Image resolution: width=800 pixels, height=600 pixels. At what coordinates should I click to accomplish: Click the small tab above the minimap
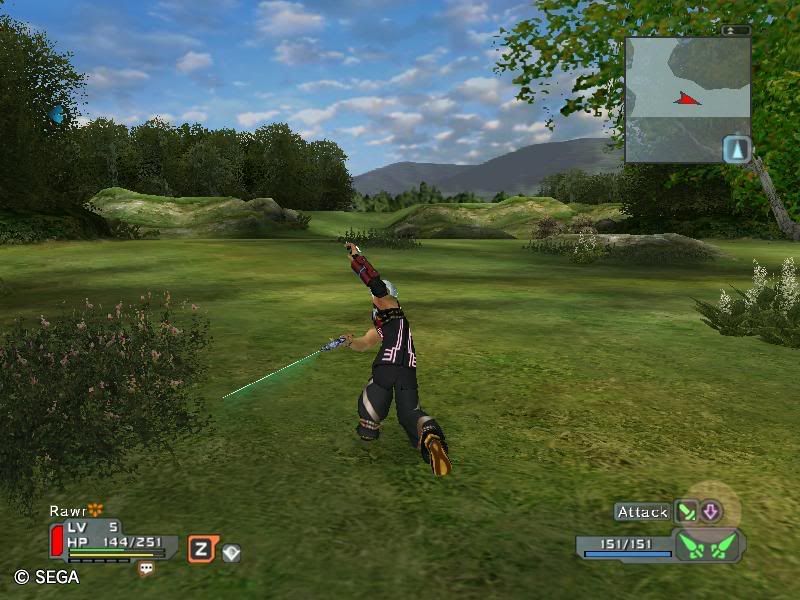[x=735, y=30]
